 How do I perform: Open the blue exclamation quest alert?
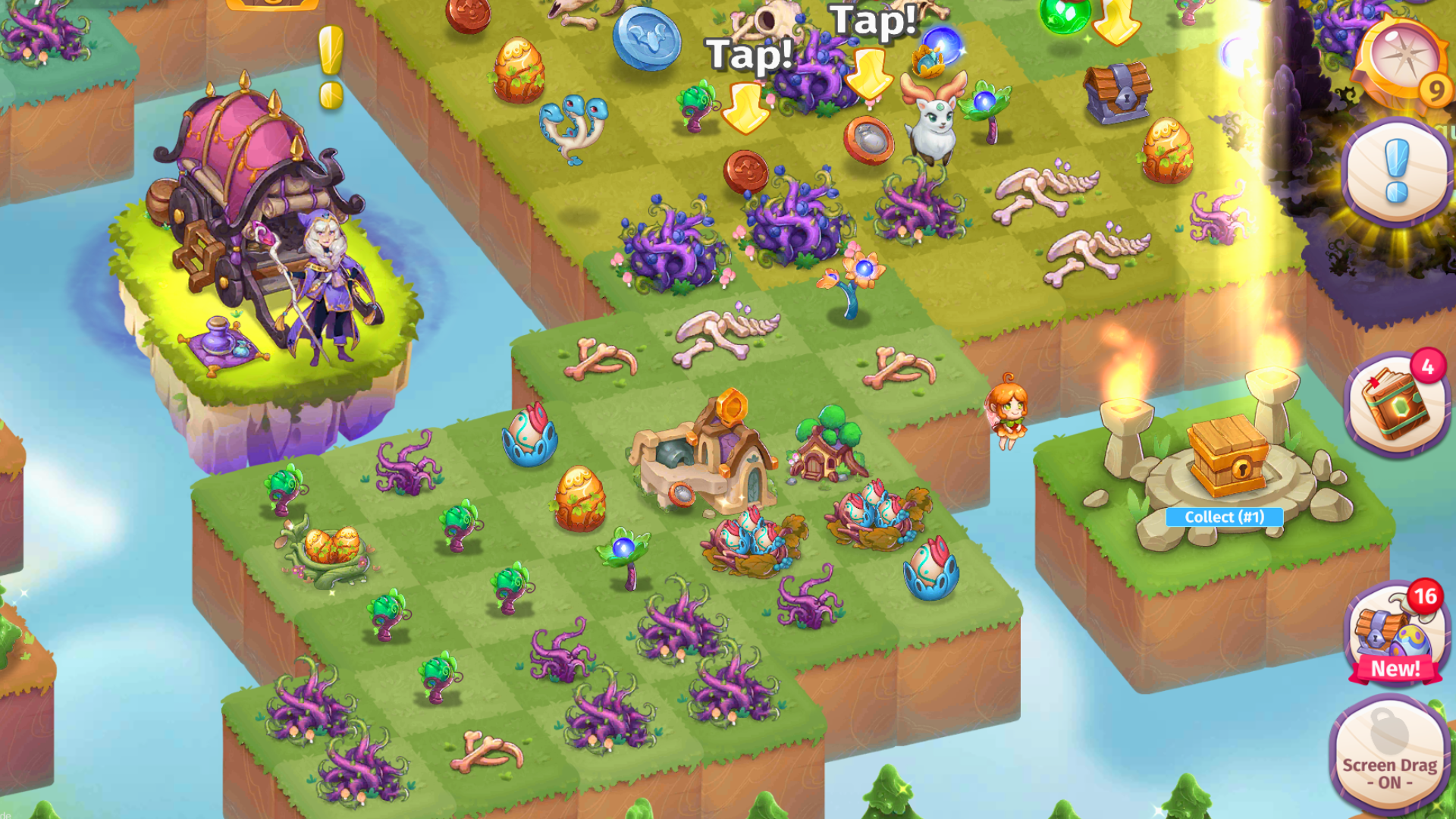[1396, 171]
